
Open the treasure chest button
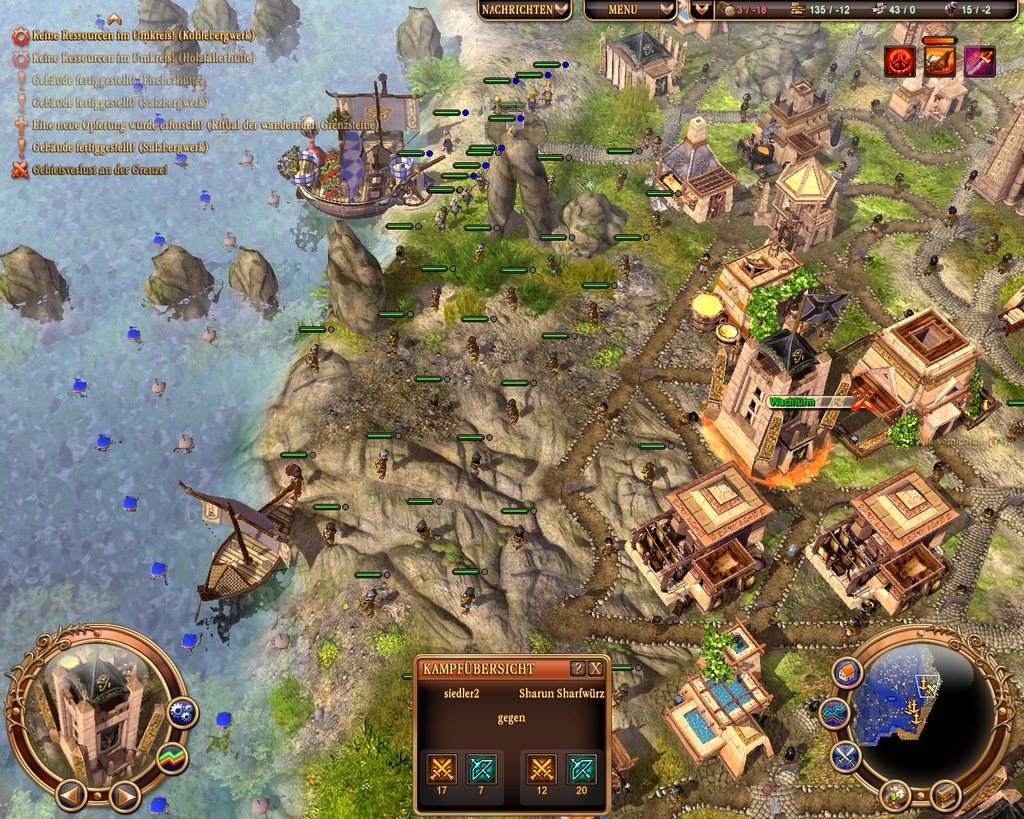945,796
